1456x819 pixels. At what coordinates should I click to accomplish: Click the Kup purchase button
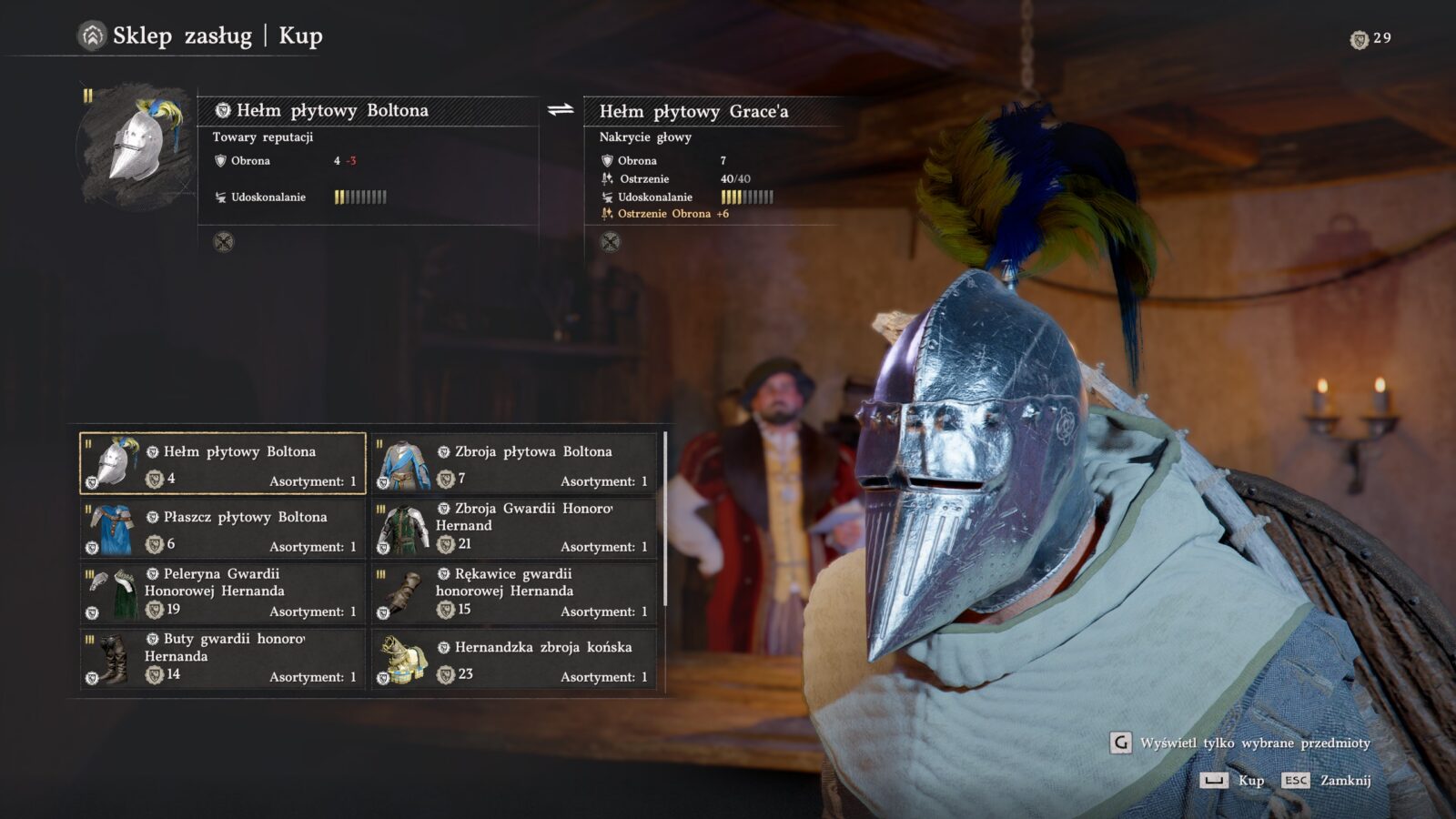click(1232, 781)
